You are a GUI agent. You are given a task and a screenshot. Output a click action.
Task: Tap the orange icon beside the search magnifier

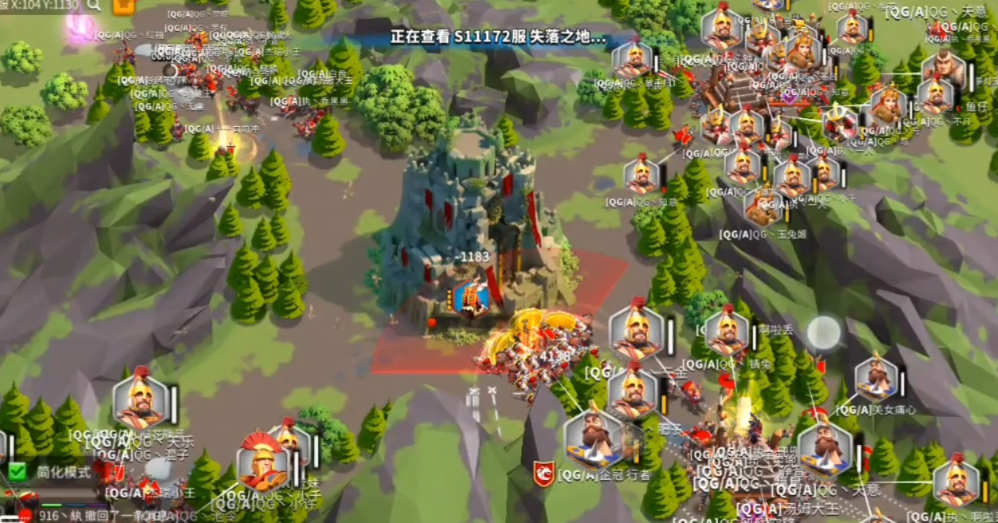point(124,6)
